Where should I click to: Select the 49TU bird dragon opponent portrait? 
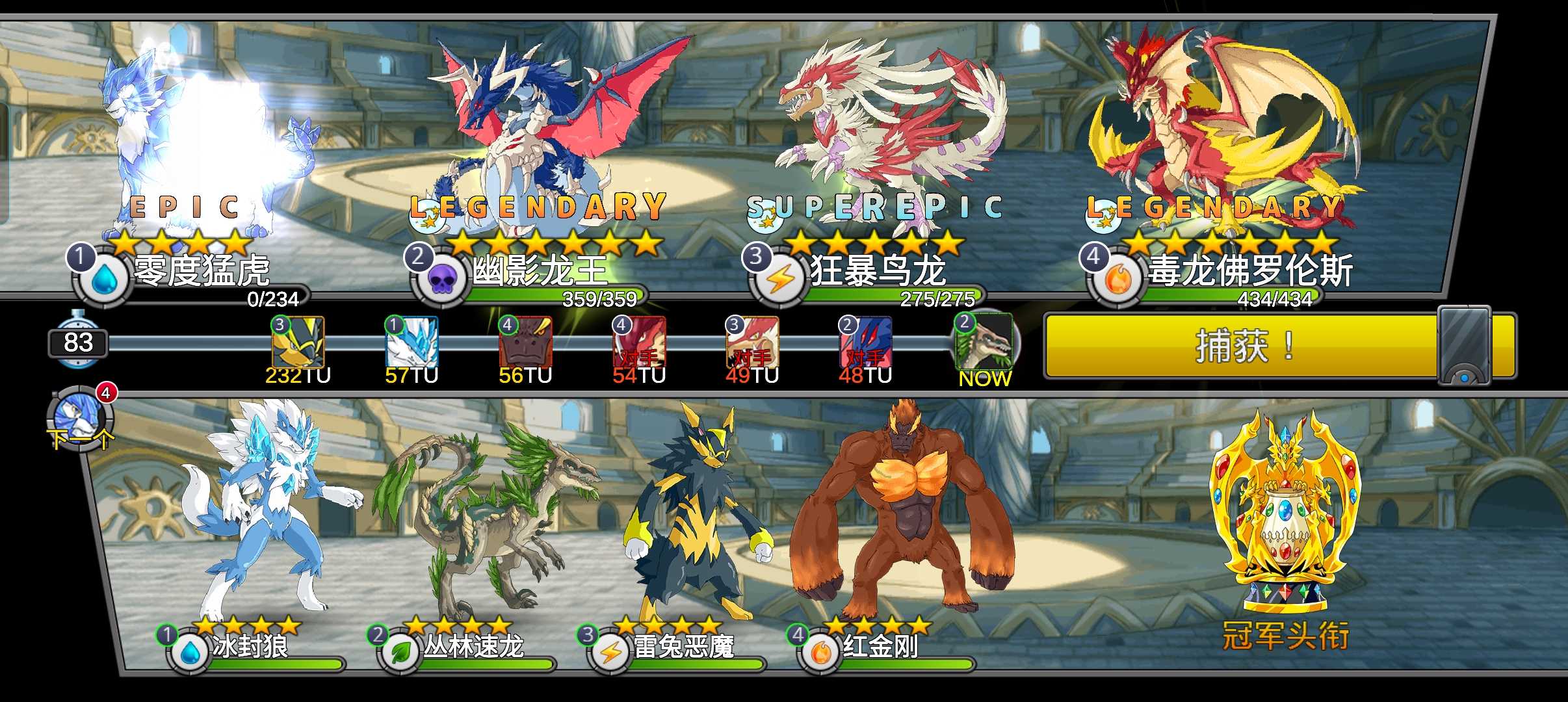tap(752, 343)
